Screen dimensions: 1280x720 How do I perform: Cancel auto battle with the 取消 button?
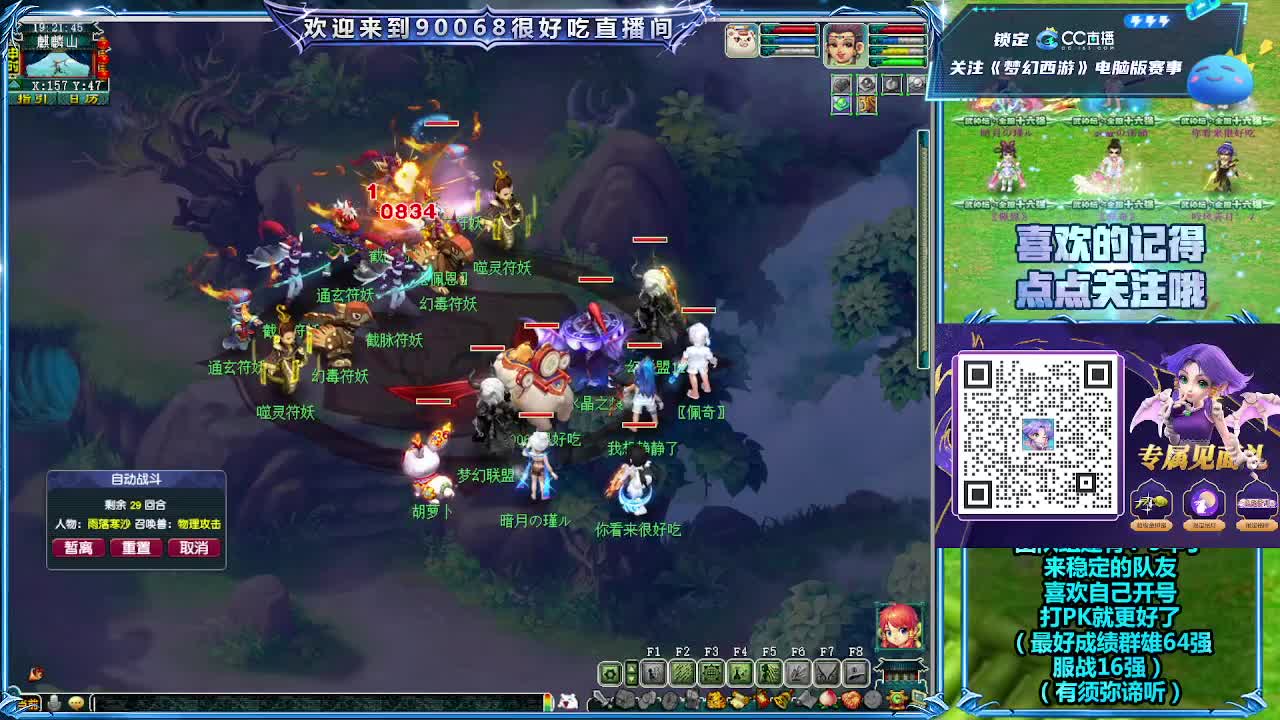pos(193,548)
